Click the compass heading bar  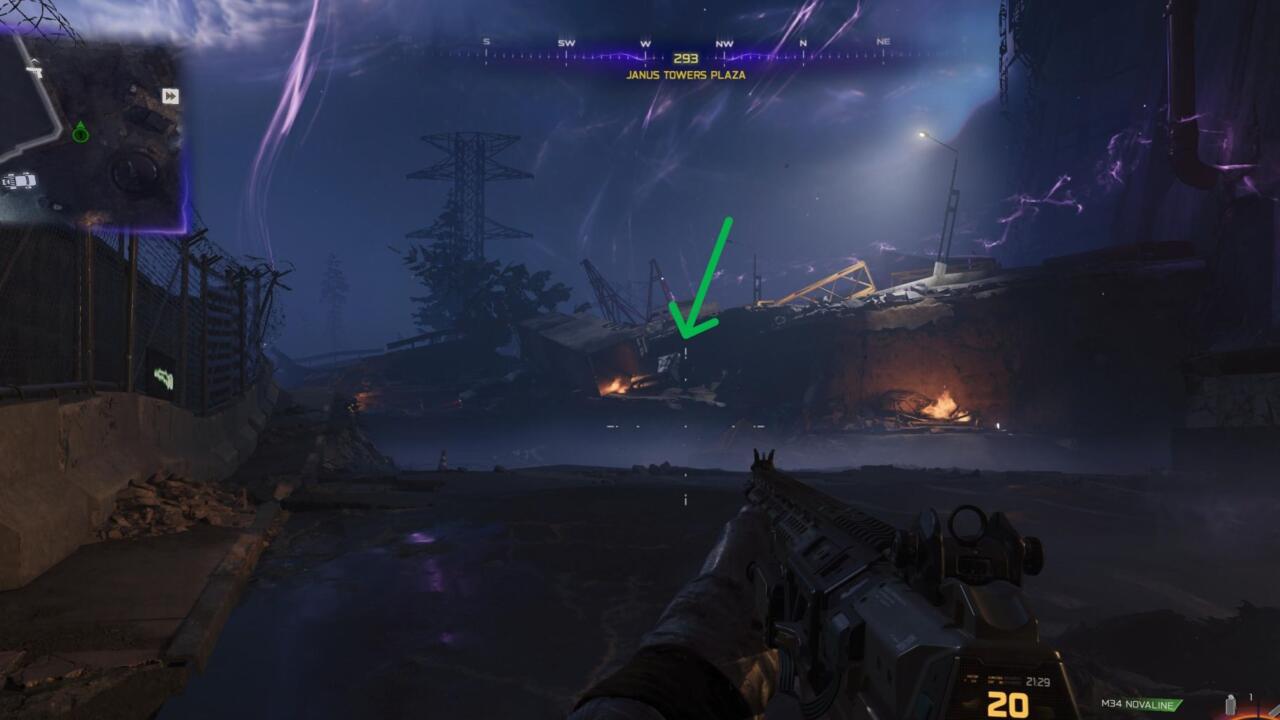(685, 50)
